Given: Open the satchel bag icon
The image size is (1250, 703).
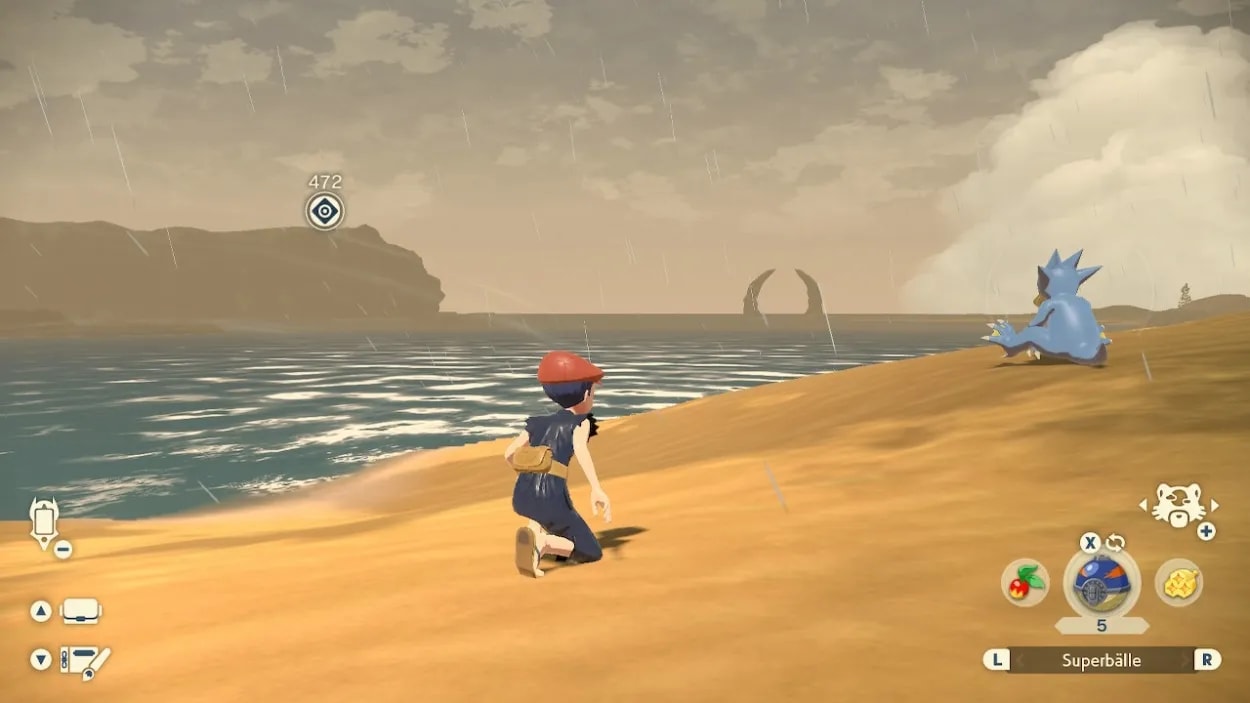Looking at the screenshot, I should tap(80, 611).
